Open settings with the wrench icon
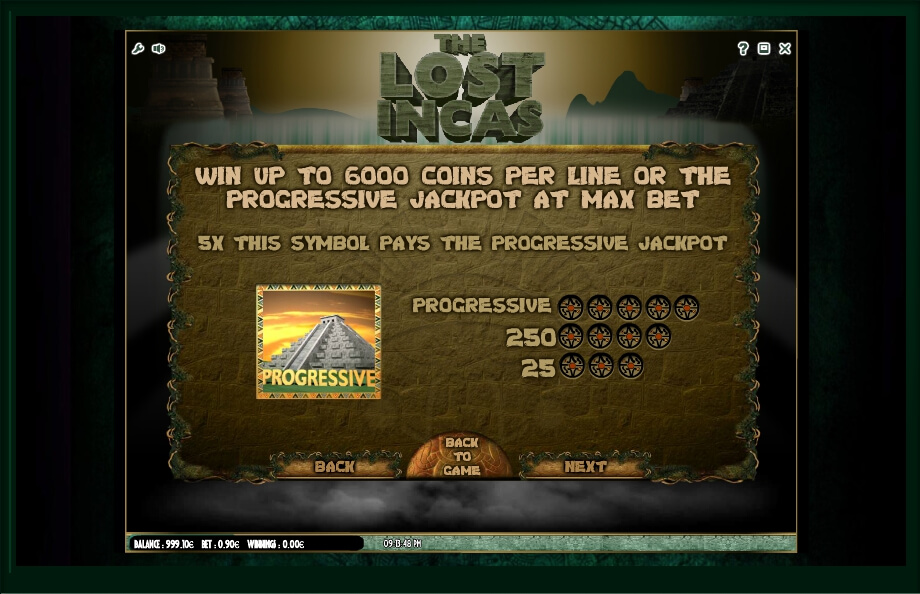This screenshot has width=920, height=594. [139, 48]
